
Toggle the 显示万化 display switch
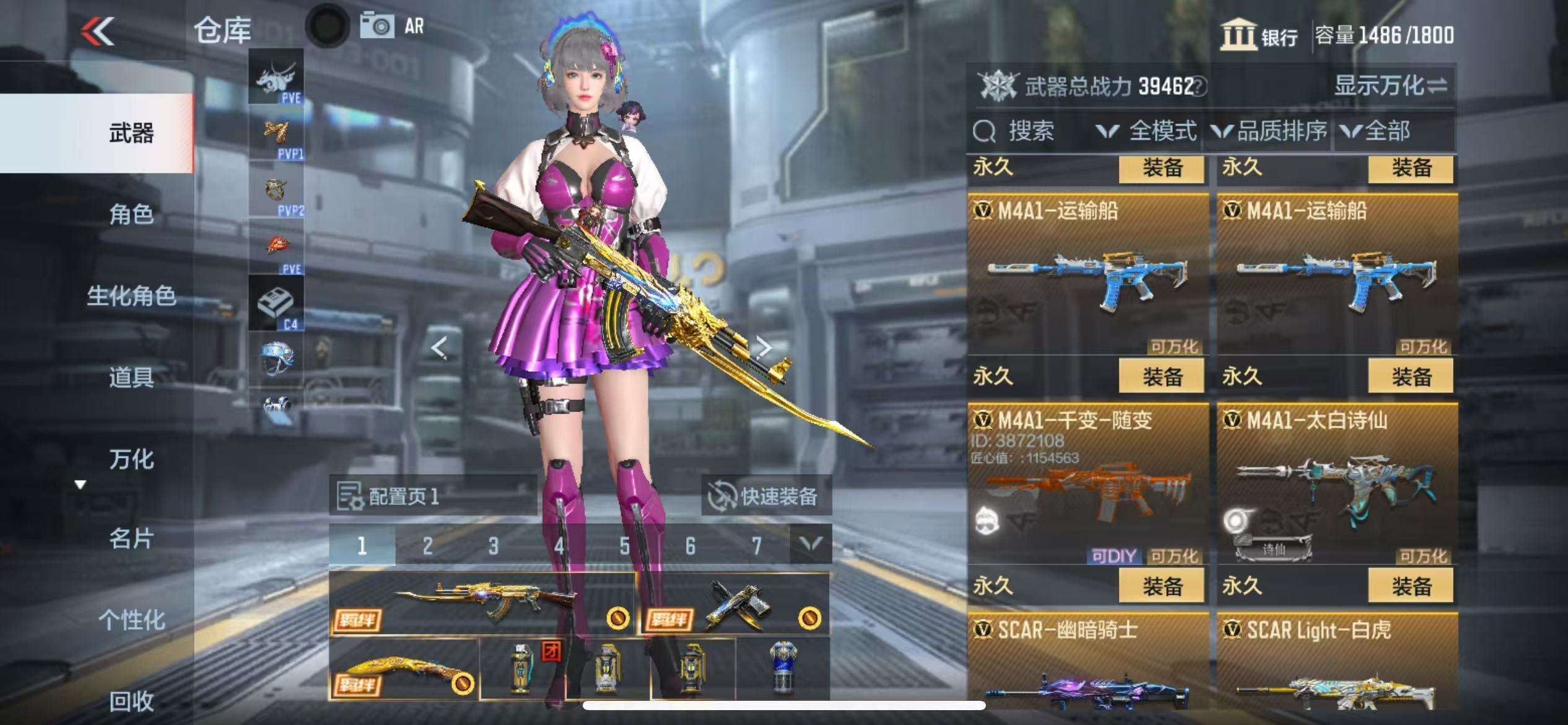1390,86
